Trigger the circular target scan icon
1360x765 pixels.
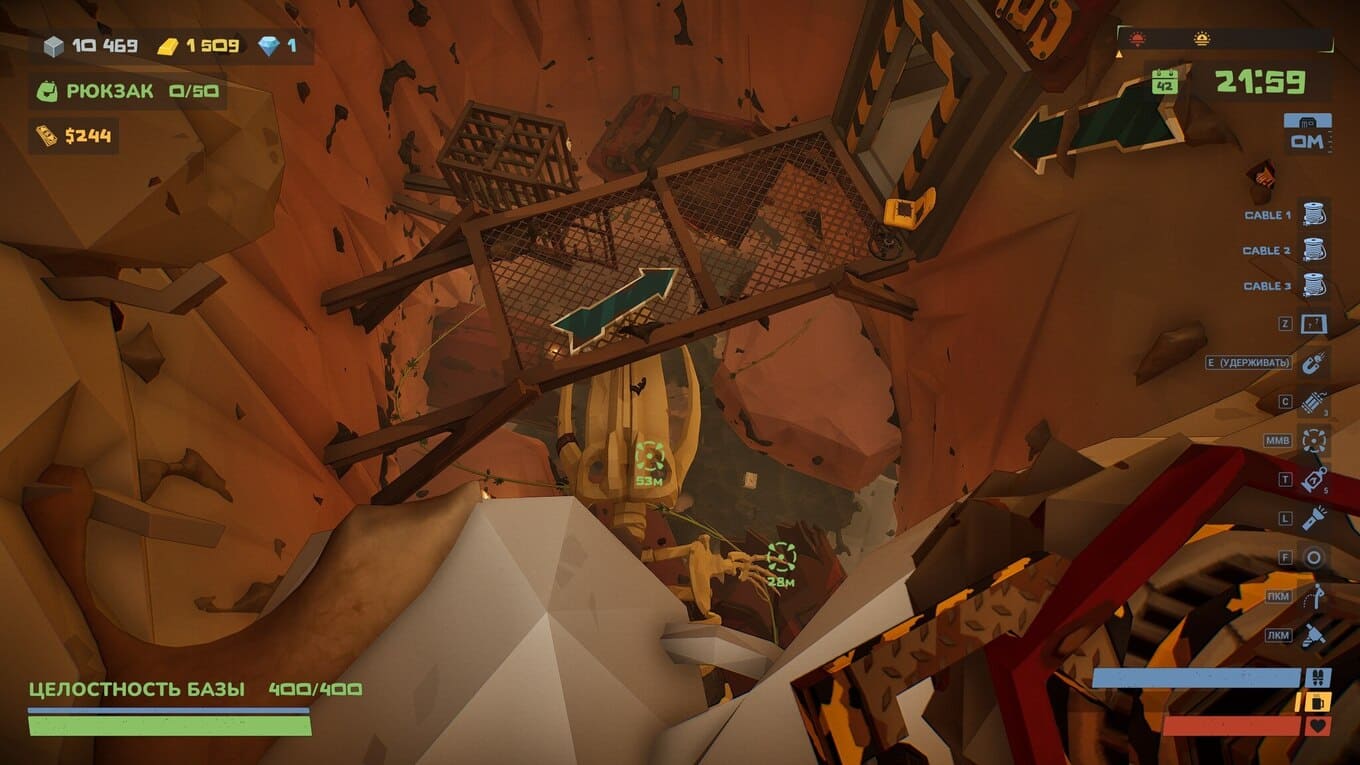1313,440
